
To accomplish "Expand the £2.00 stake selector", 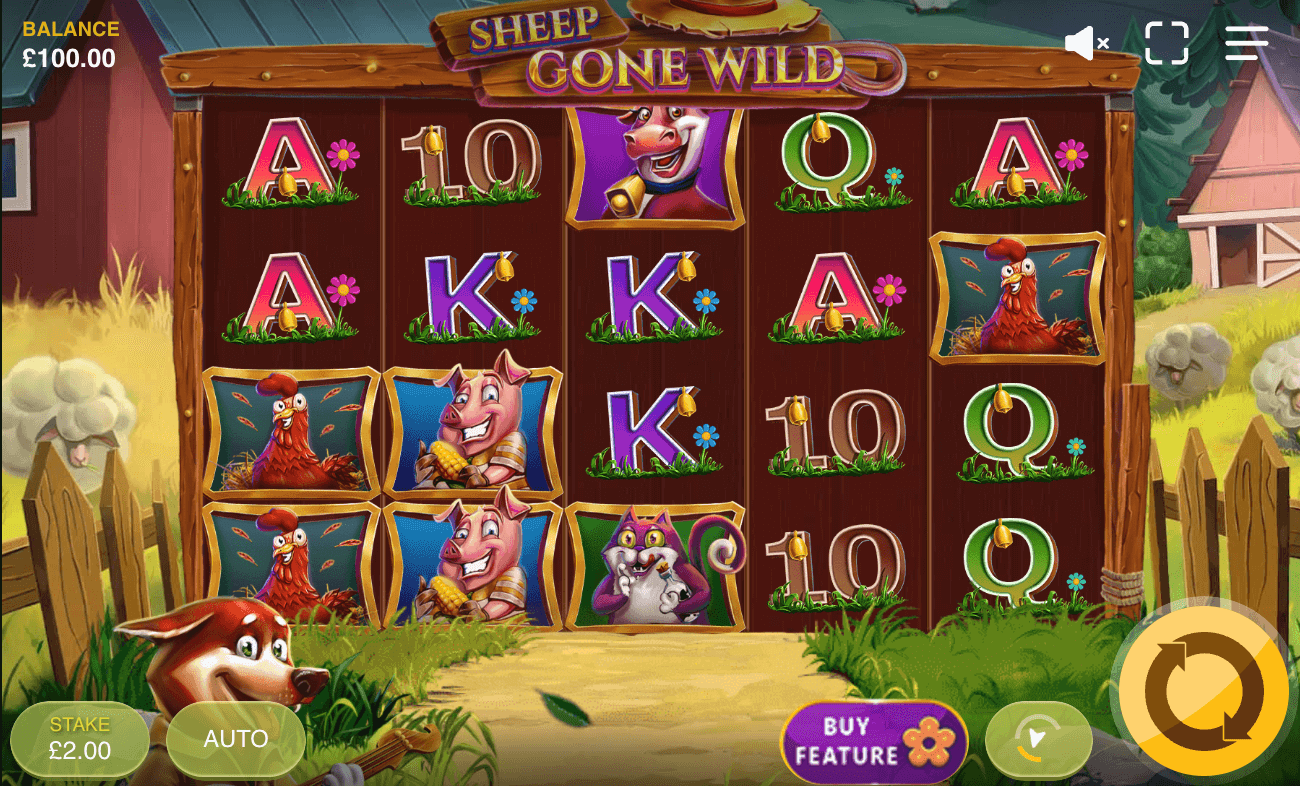I will click(80, 740).
